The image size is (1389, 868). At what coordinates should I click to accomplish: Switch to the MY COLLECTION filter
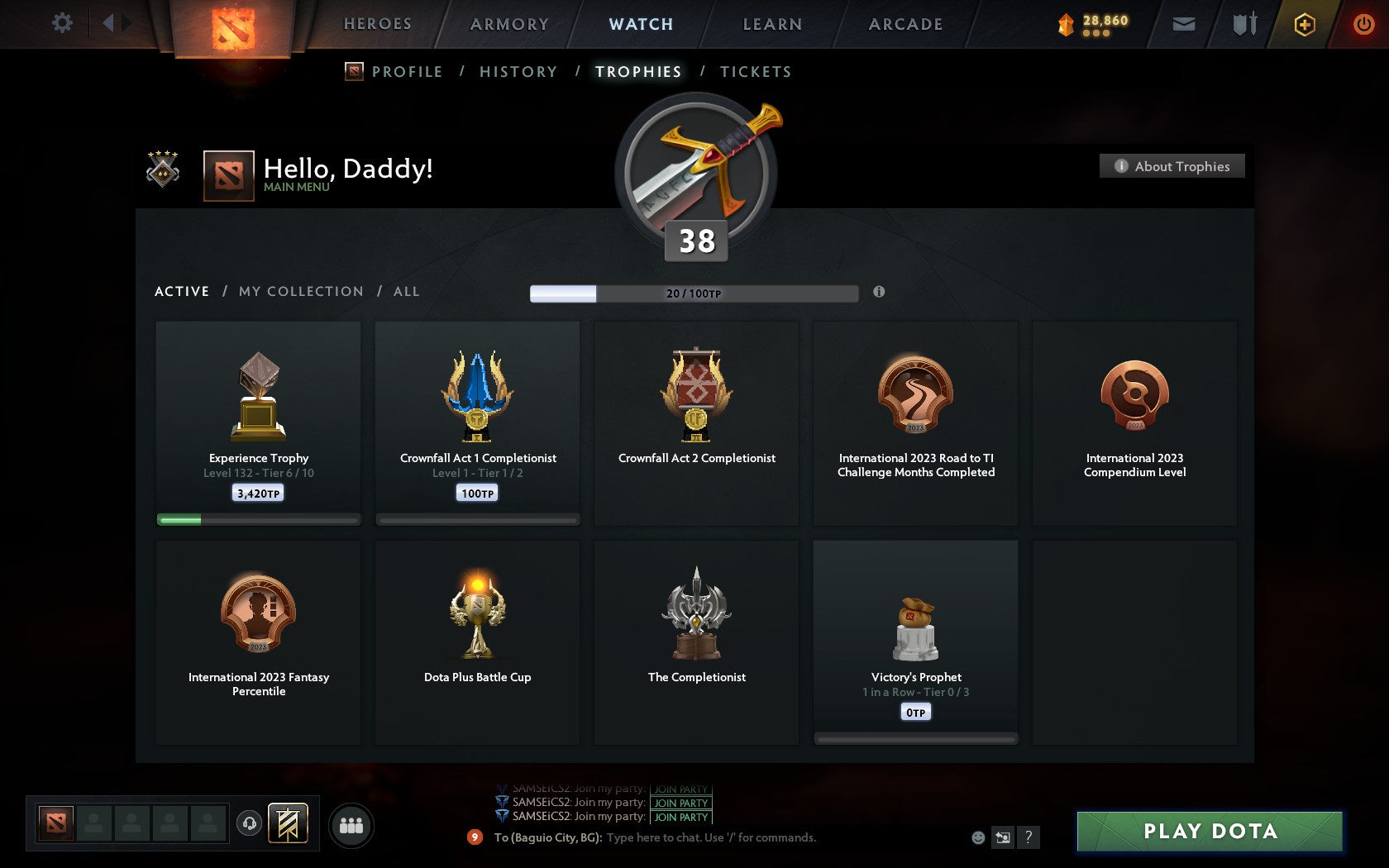(x=300, y=291)
